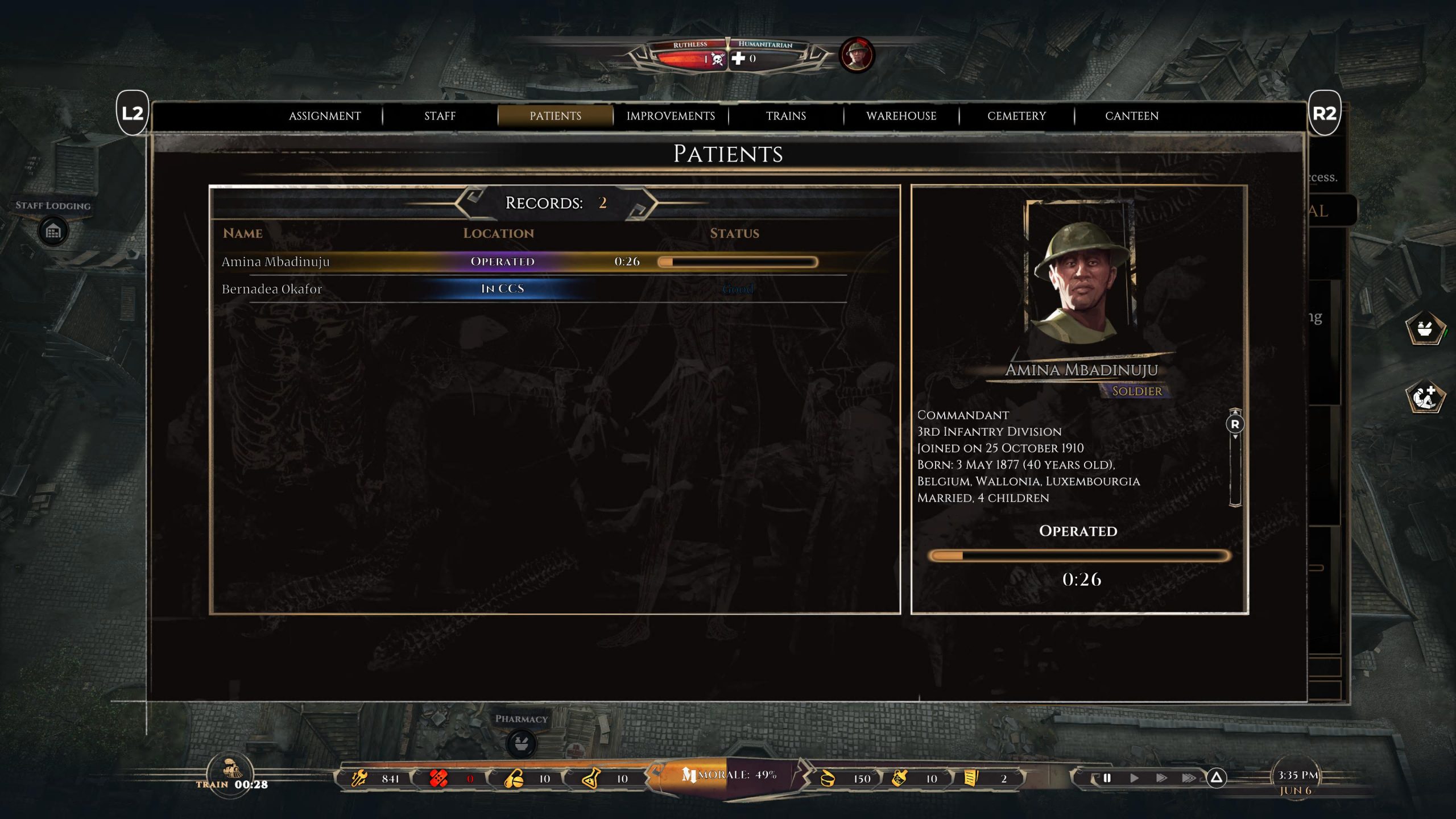Viewport: 1456px width, 819px height.
Task: Click the train arrival icon
Action: (230, 771)
